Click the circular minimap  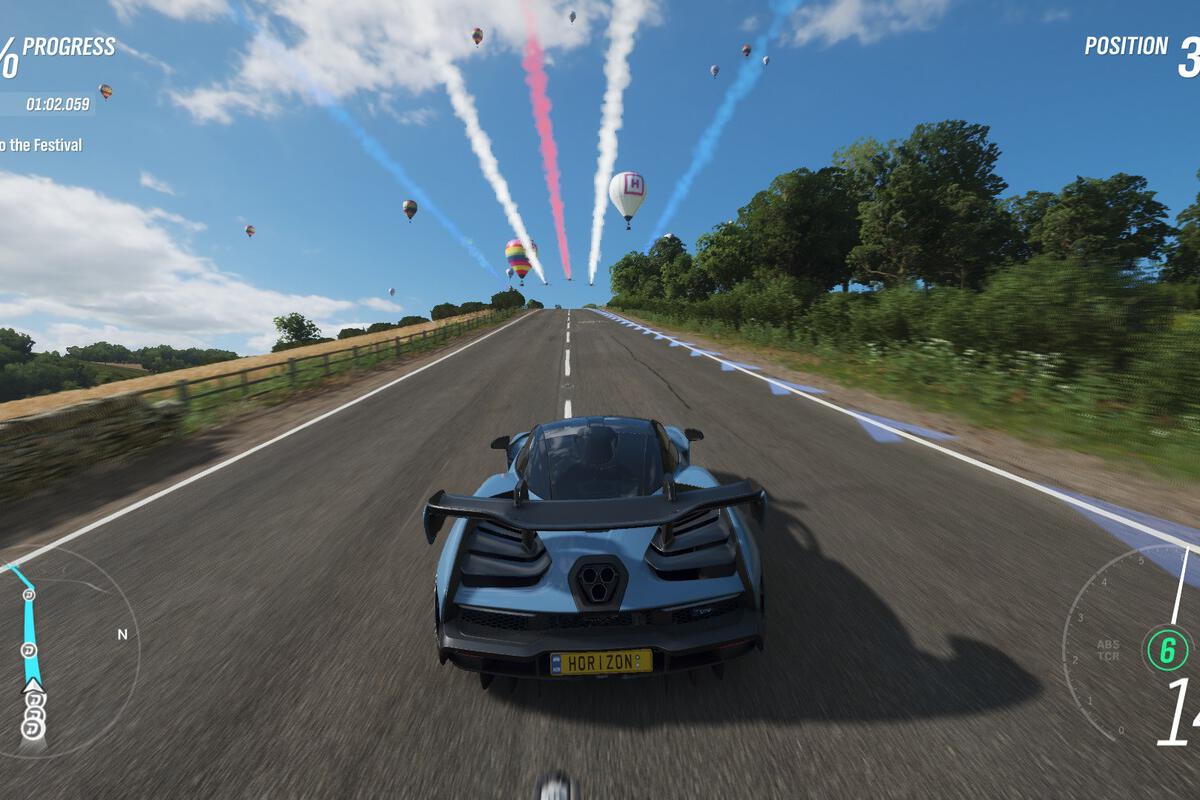pyautogui.click(x=62, y=650)
